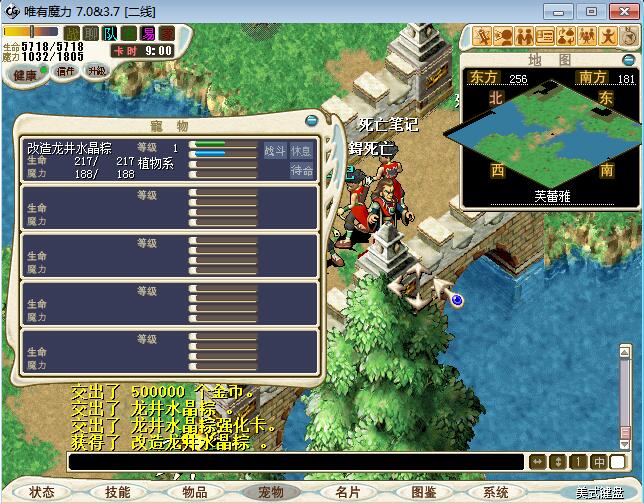
Task: Click the 健康 health button
Action: pyautogui.click(x=25, y=75)
